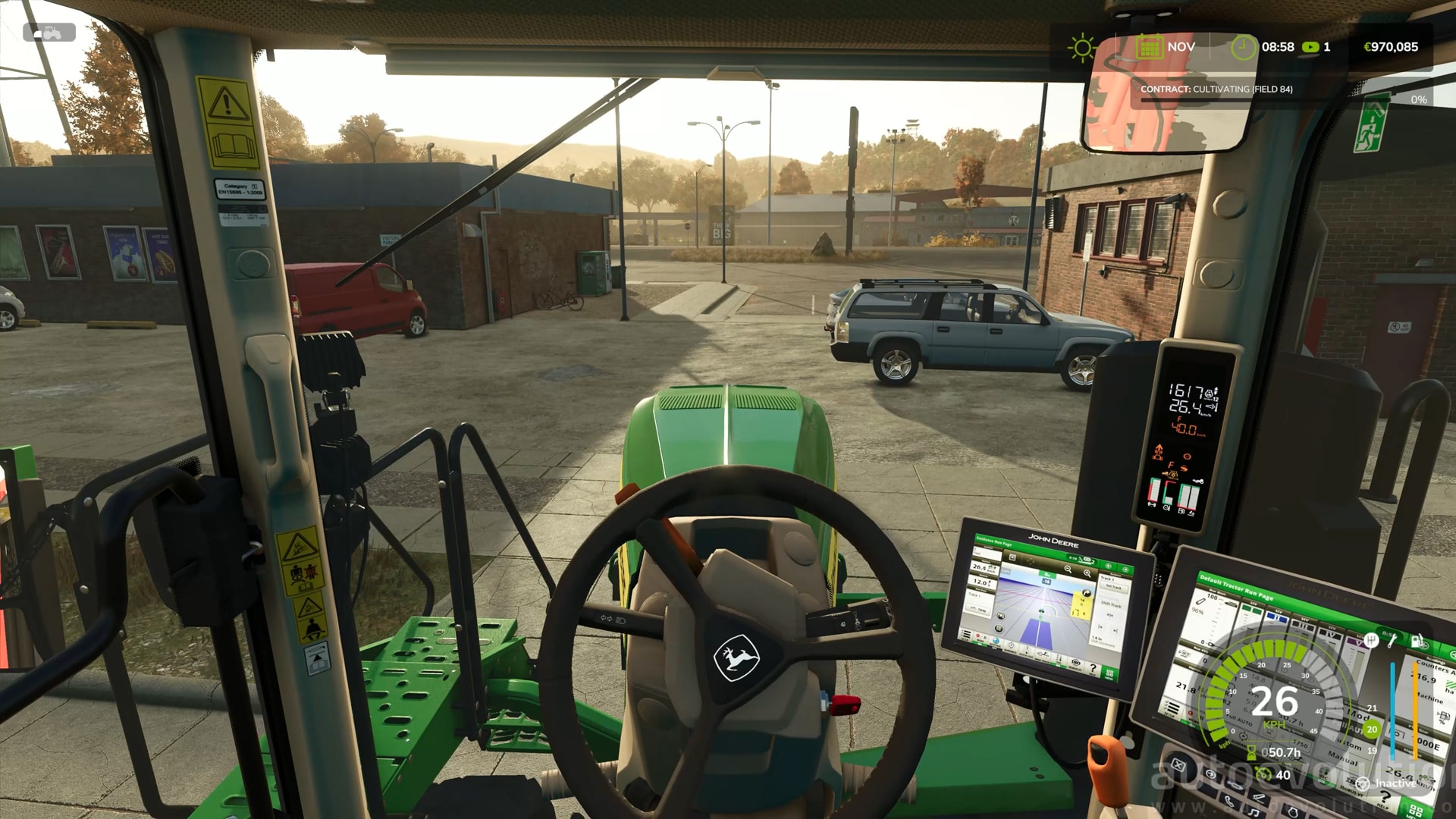Click the hourglass operating hours icon
Screen dimensions: 1456x819
pyautogui.click(x=1251, y=752)
